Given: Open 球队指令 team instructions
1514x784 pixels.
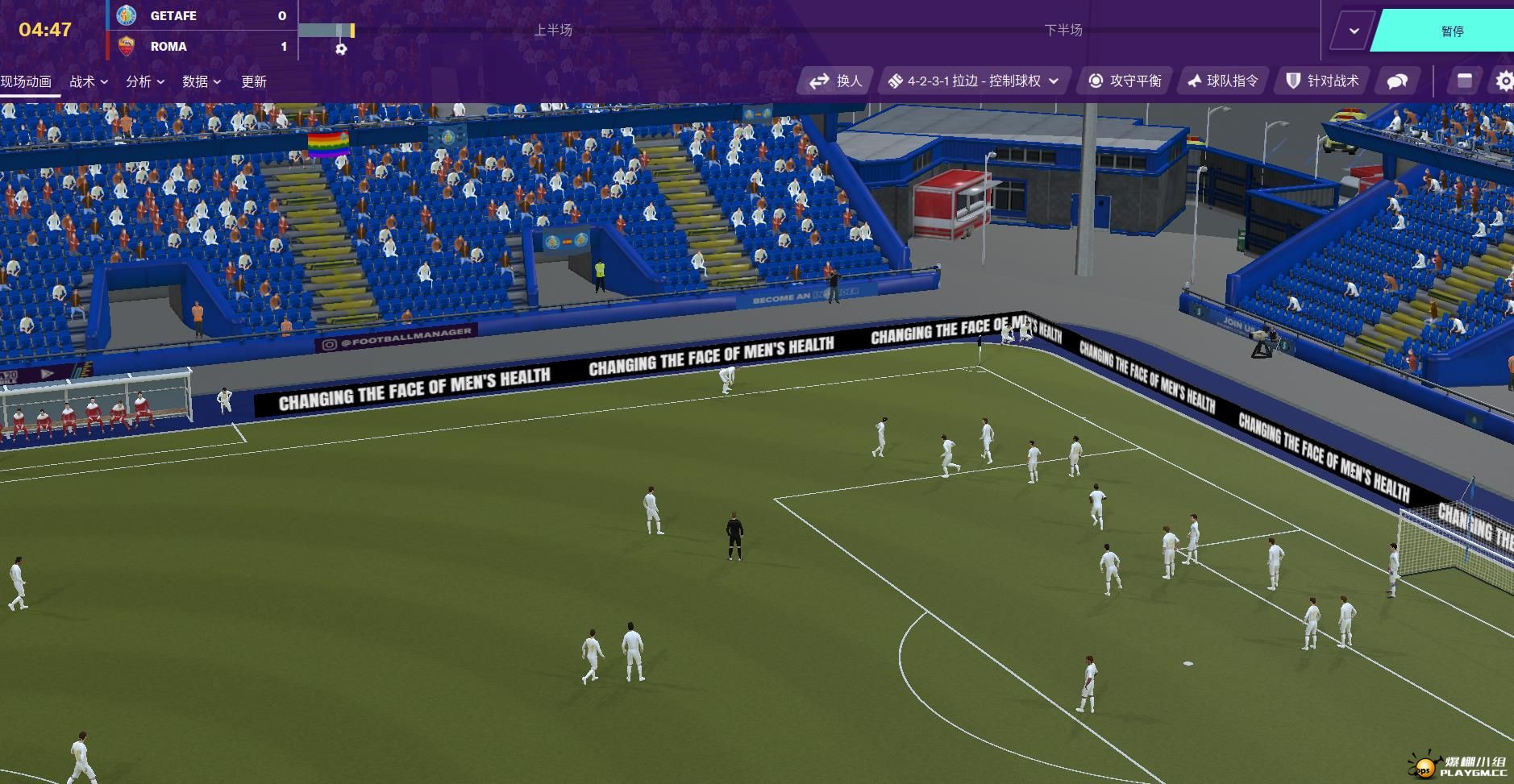Looking at the screenshot, I should pos(1223,81).
